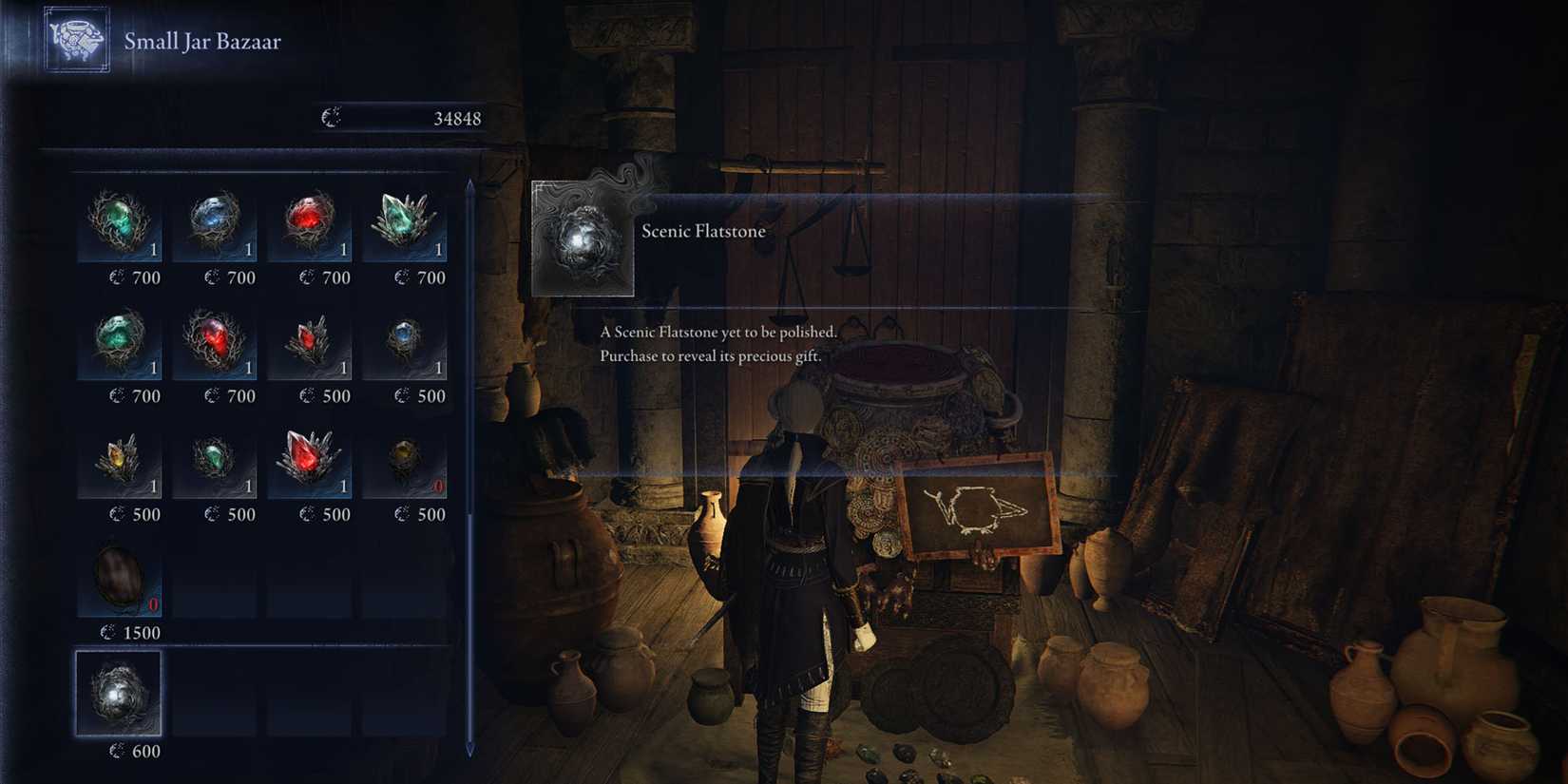Viewport: 1568px width, 784px height.
Task: Select the red flatstone in the top row
Action: [x=314, y=223]
